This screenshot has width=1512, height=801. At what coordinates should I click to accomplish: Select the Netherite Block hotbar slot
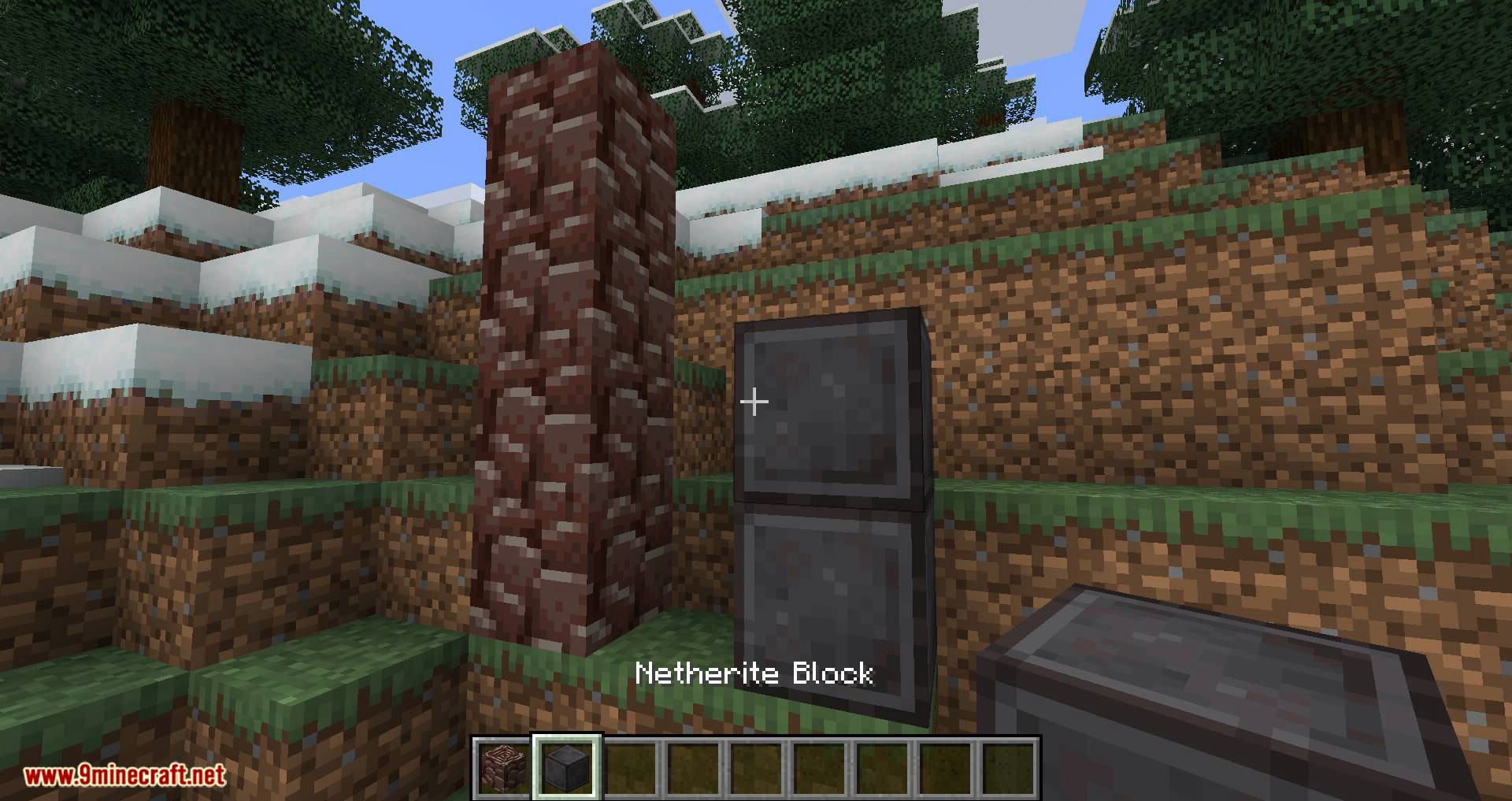click(566, 767)
